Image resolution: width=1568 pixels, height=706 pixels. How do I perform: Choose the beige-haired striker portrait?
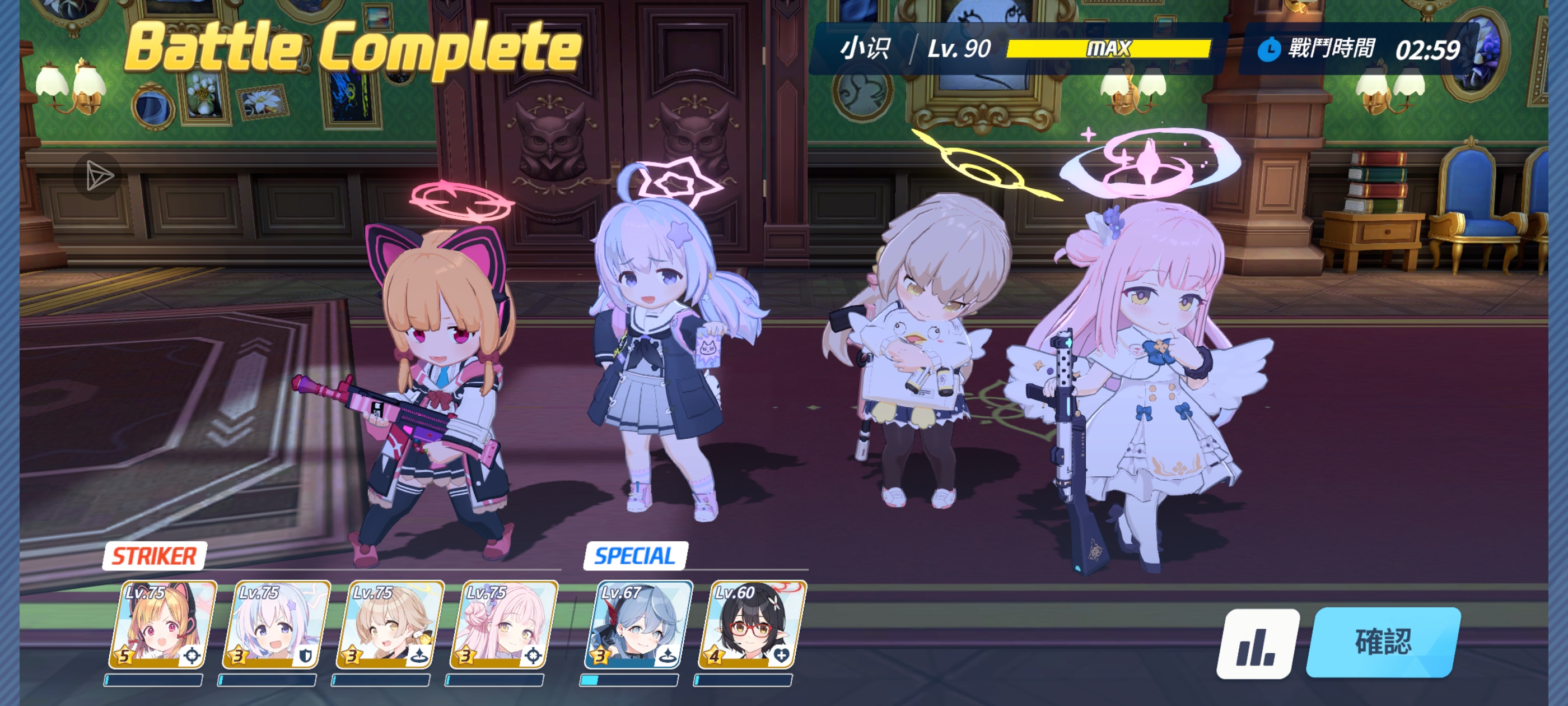click(x=390, y=624)
